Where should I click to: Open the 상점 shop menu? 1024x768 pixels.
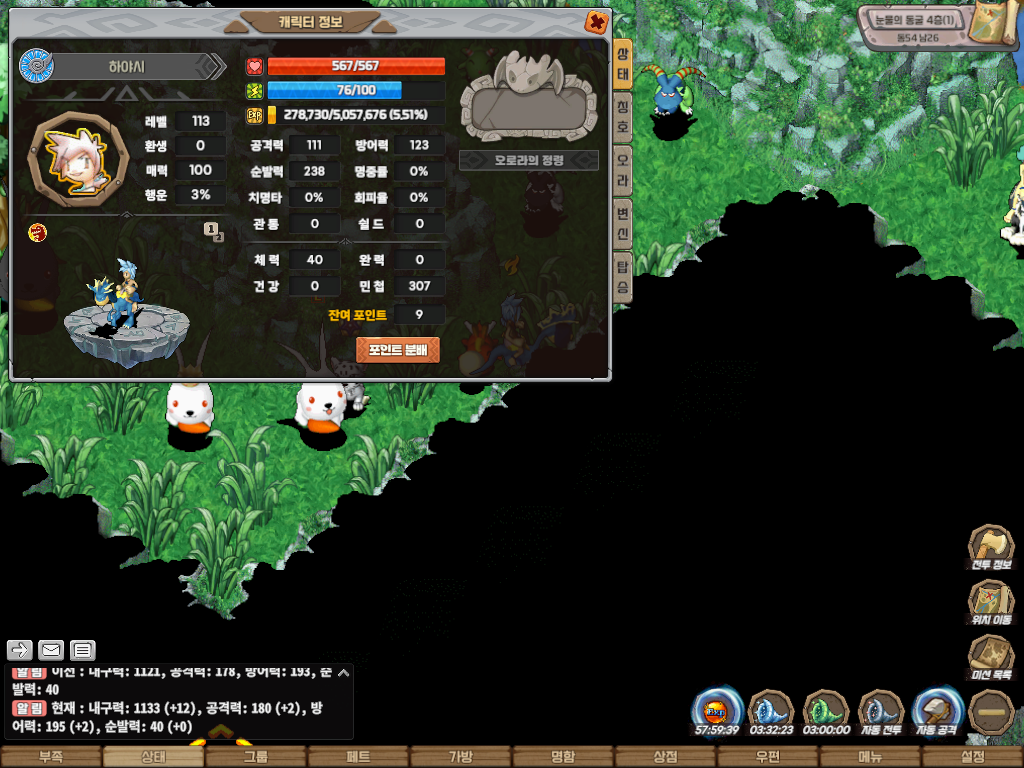pos(665,757)
